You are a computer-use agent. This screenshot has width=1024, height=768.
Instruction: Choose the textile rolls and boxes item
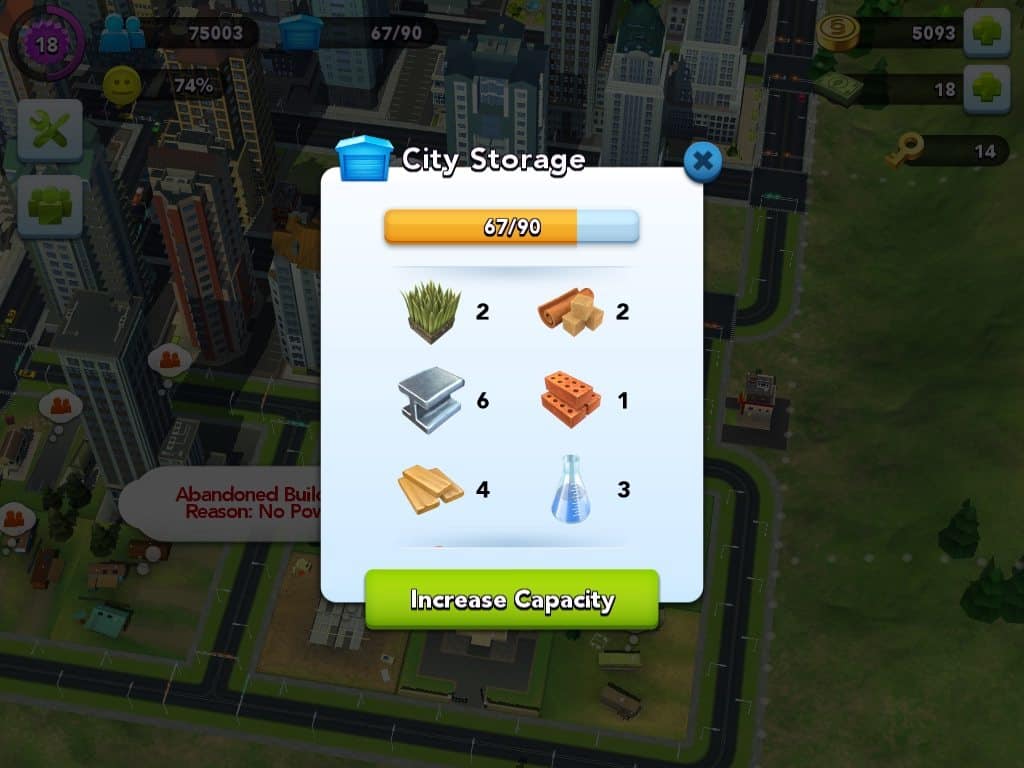point(571,310)
